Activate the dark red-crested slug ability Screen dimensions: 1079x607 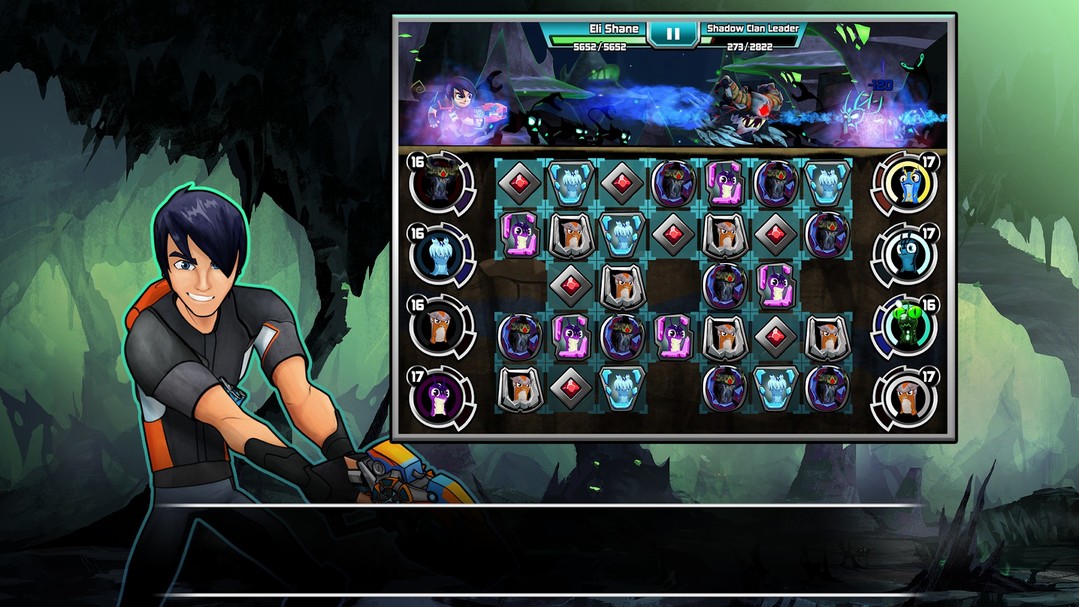tap(441, 184)
